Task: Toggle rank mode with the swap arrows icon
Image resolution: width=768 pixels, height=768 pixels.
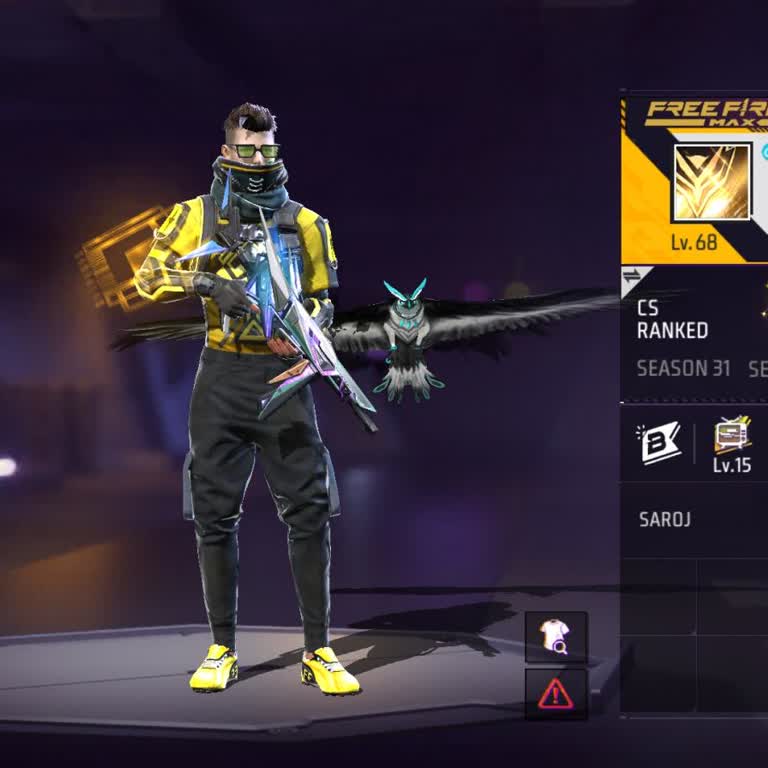Action: pyautogui.click(x=632, y=276)
